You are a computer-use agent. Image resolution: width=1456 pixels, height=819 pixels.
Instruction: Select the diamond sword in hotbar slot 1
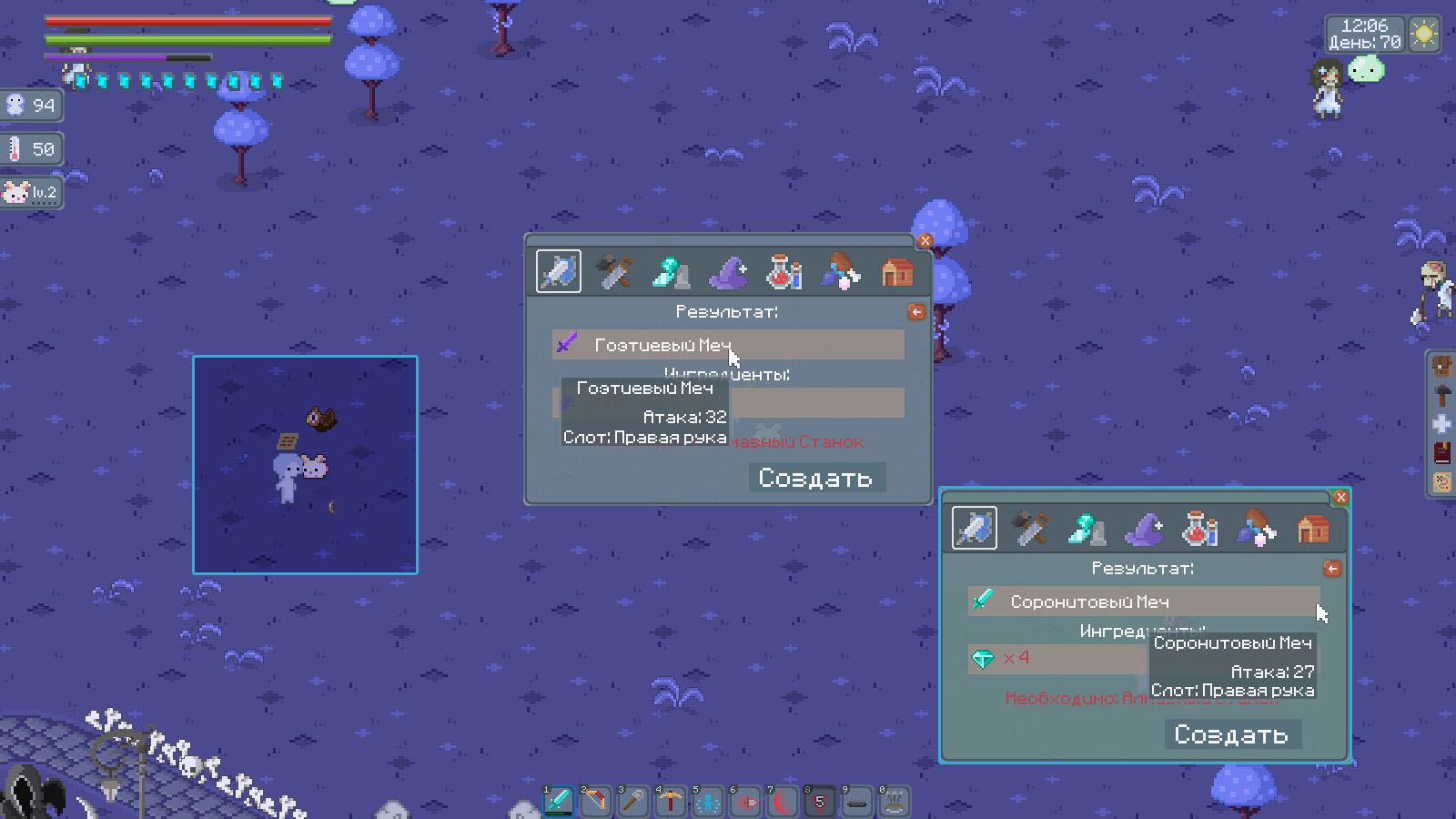tap(558, 802)
